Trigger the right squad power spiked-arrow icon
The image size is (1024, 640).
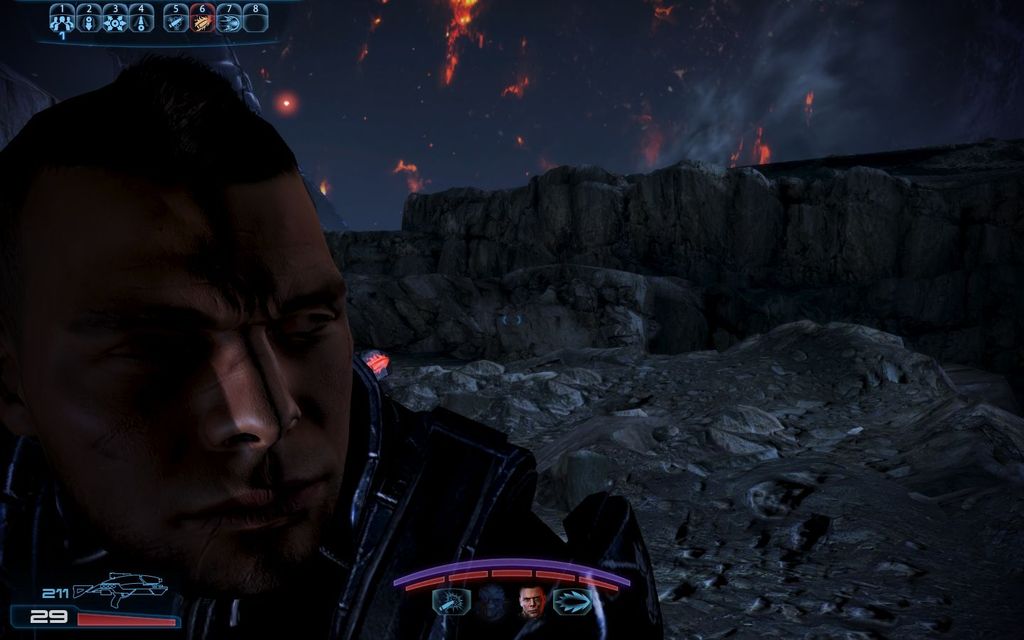tap(572, 602)
